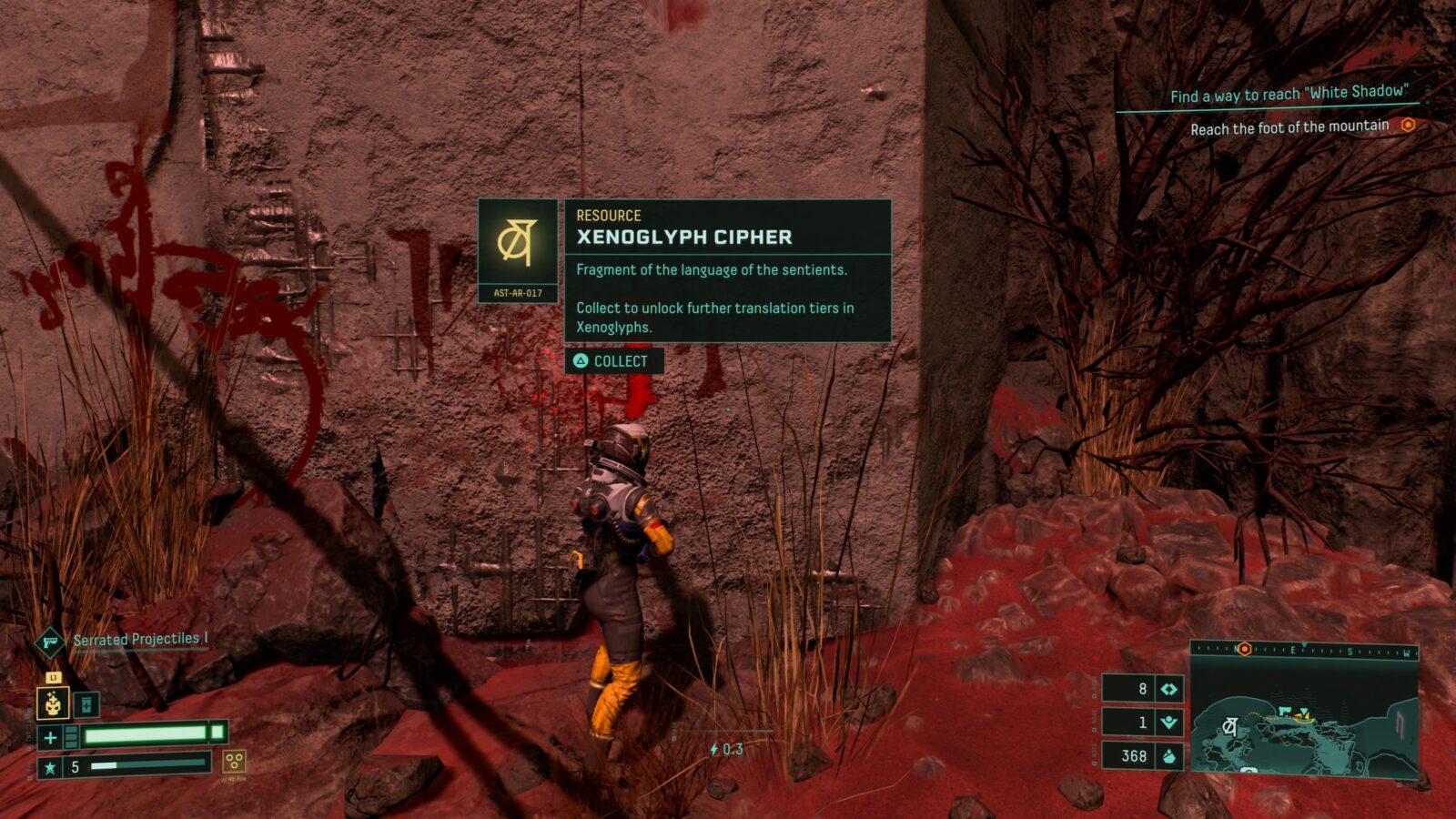1456x819 pixels.
Task: Click the key-count icon showing 1
Action: [1169, 723]
